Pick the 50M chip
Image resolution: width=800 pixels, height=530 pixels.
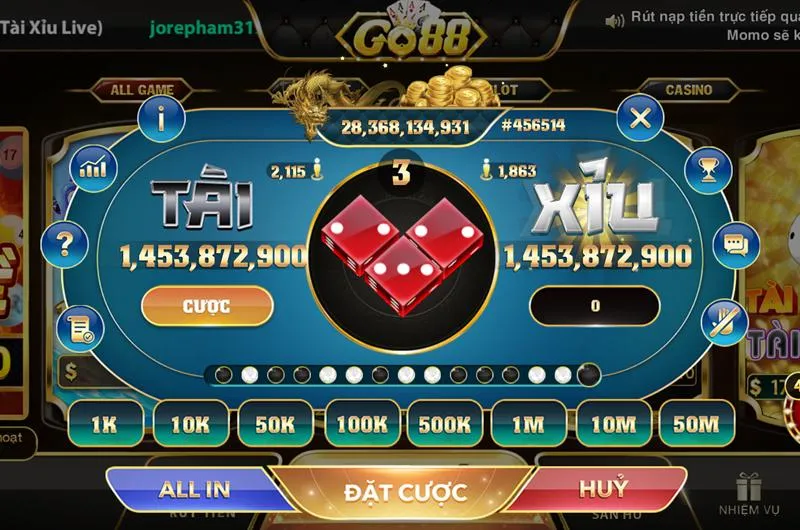coord(696,424)
